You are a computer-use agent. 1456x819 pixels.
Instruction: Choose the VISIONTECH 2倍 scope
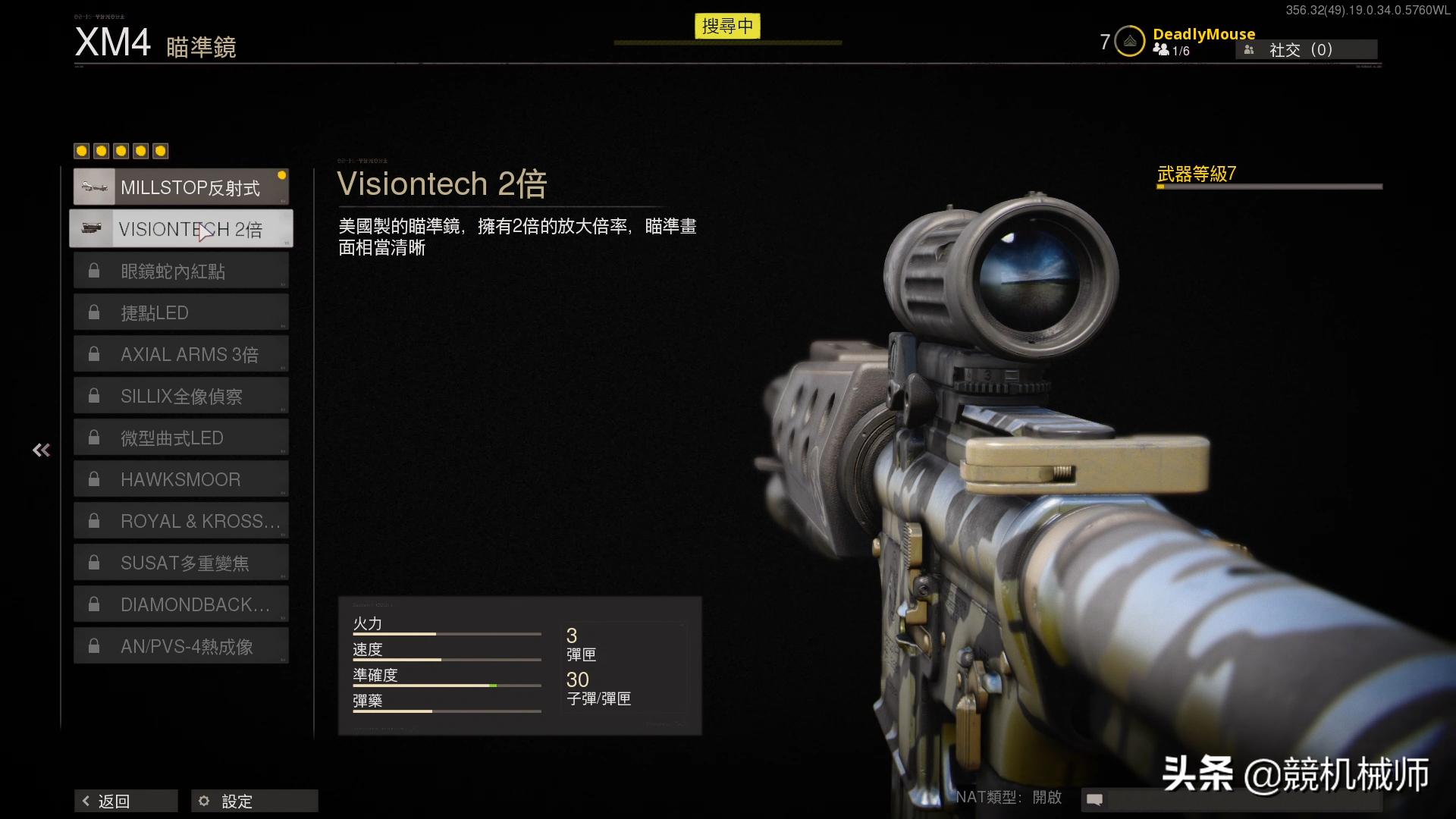coord(180,229)
